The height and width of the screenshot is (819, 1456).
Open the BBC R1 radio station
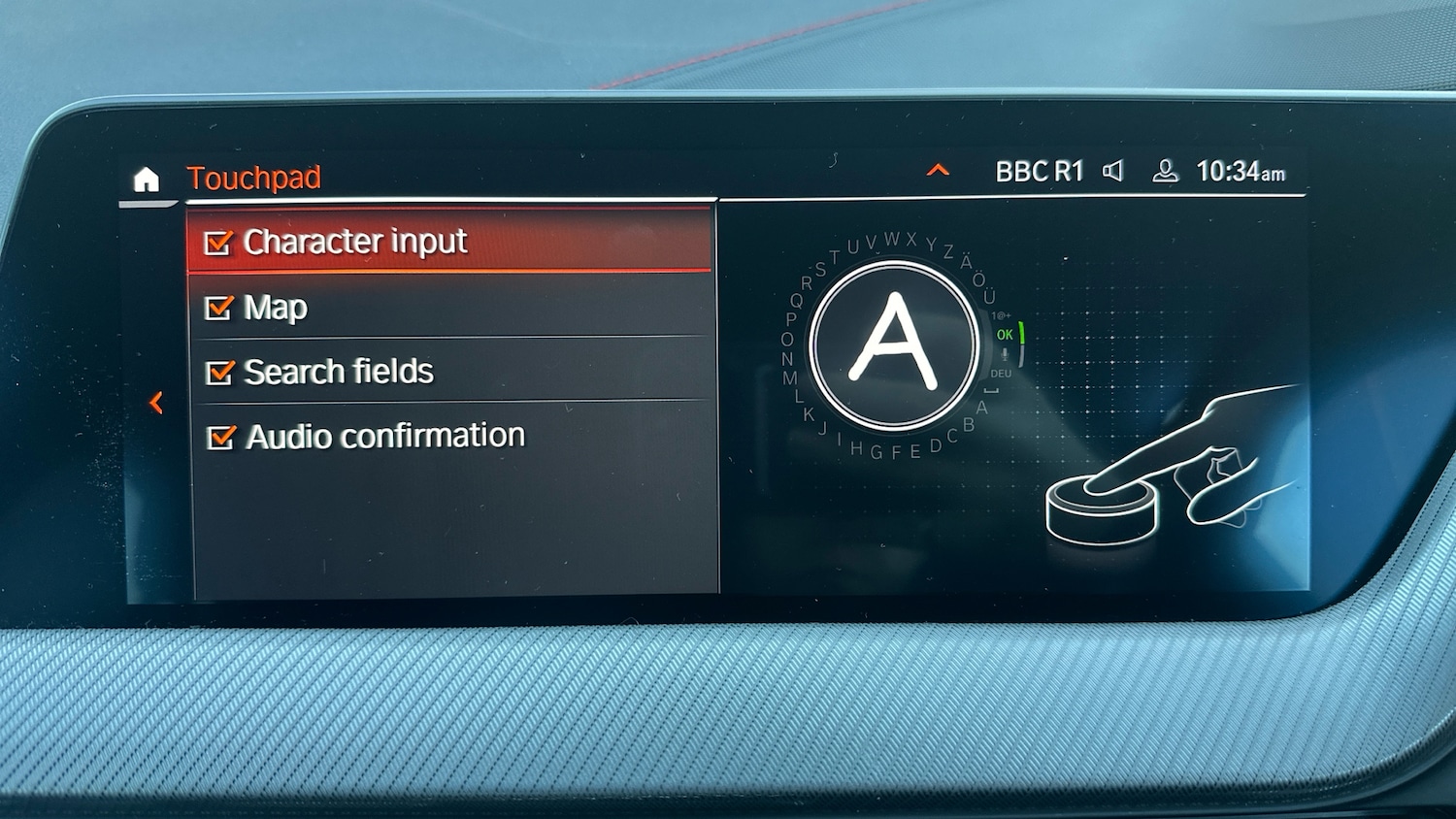(1039, 172)
